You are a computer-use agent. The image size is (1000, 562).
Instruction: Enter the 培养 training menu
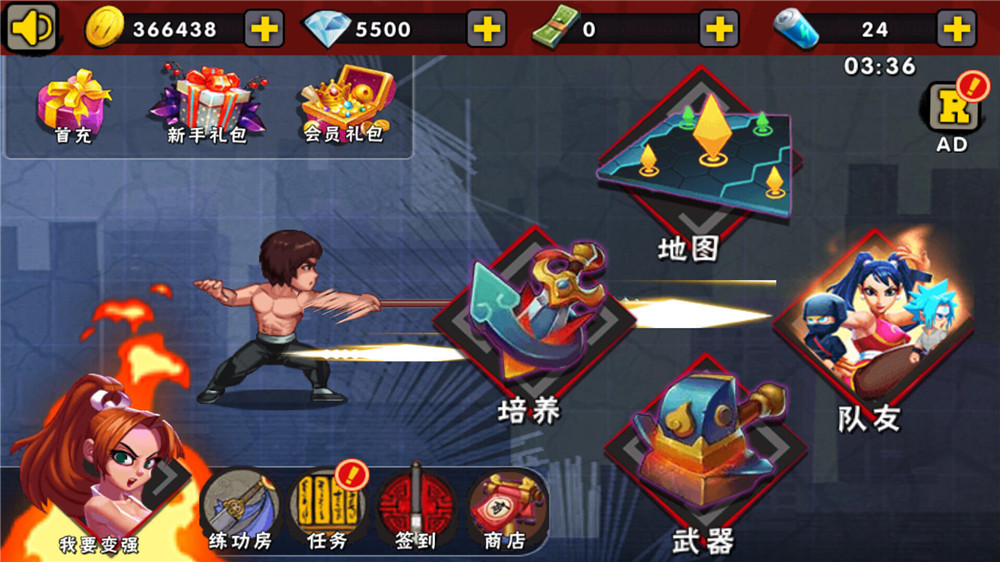(532, 320)
